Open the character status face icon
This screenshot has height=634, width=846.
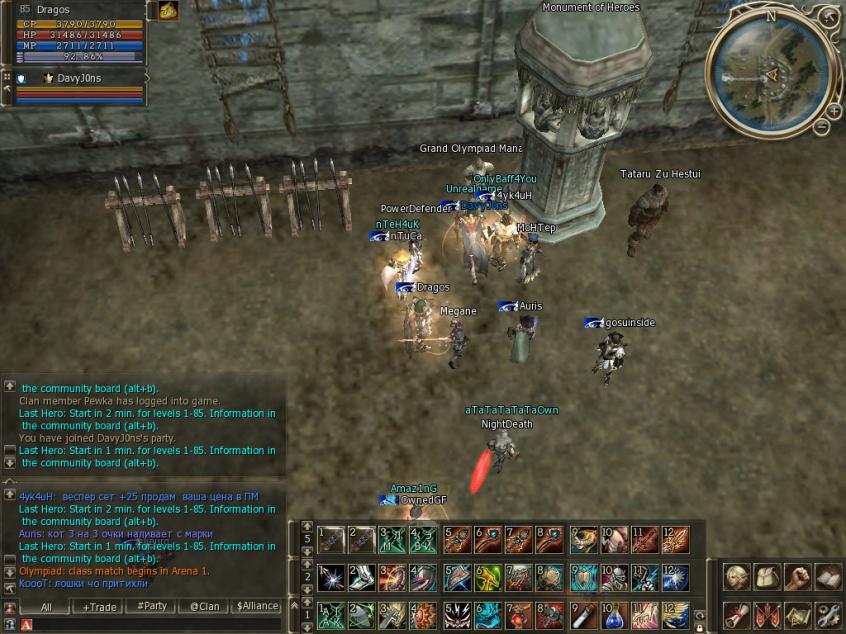point(737,577)
